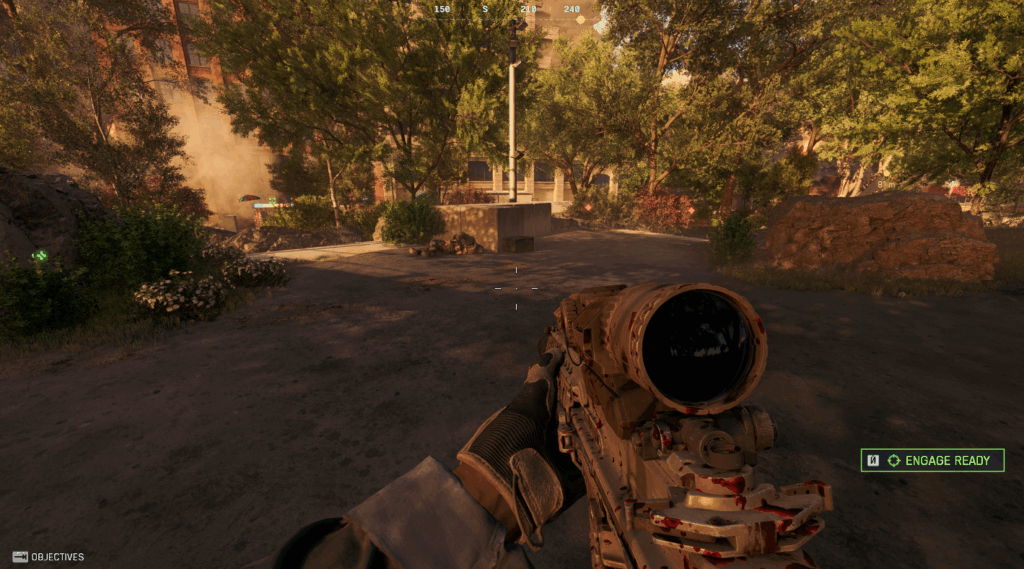The image size is (1024, 569).
Task: Open the Objectives tracker
Action: [x=48, y=557]
